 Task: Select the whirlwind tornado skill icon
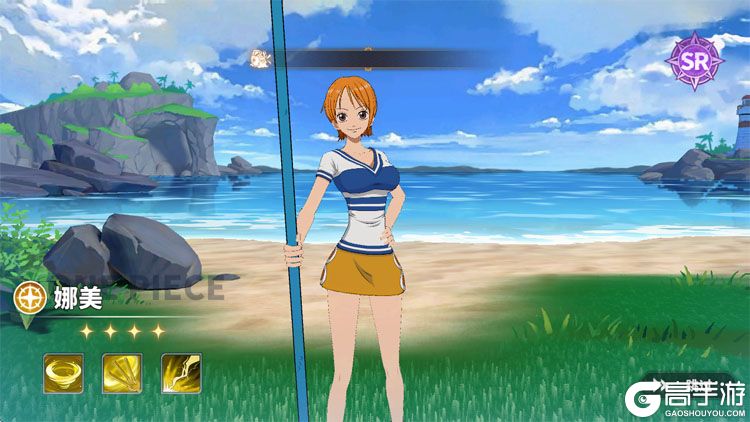(63, 373)
